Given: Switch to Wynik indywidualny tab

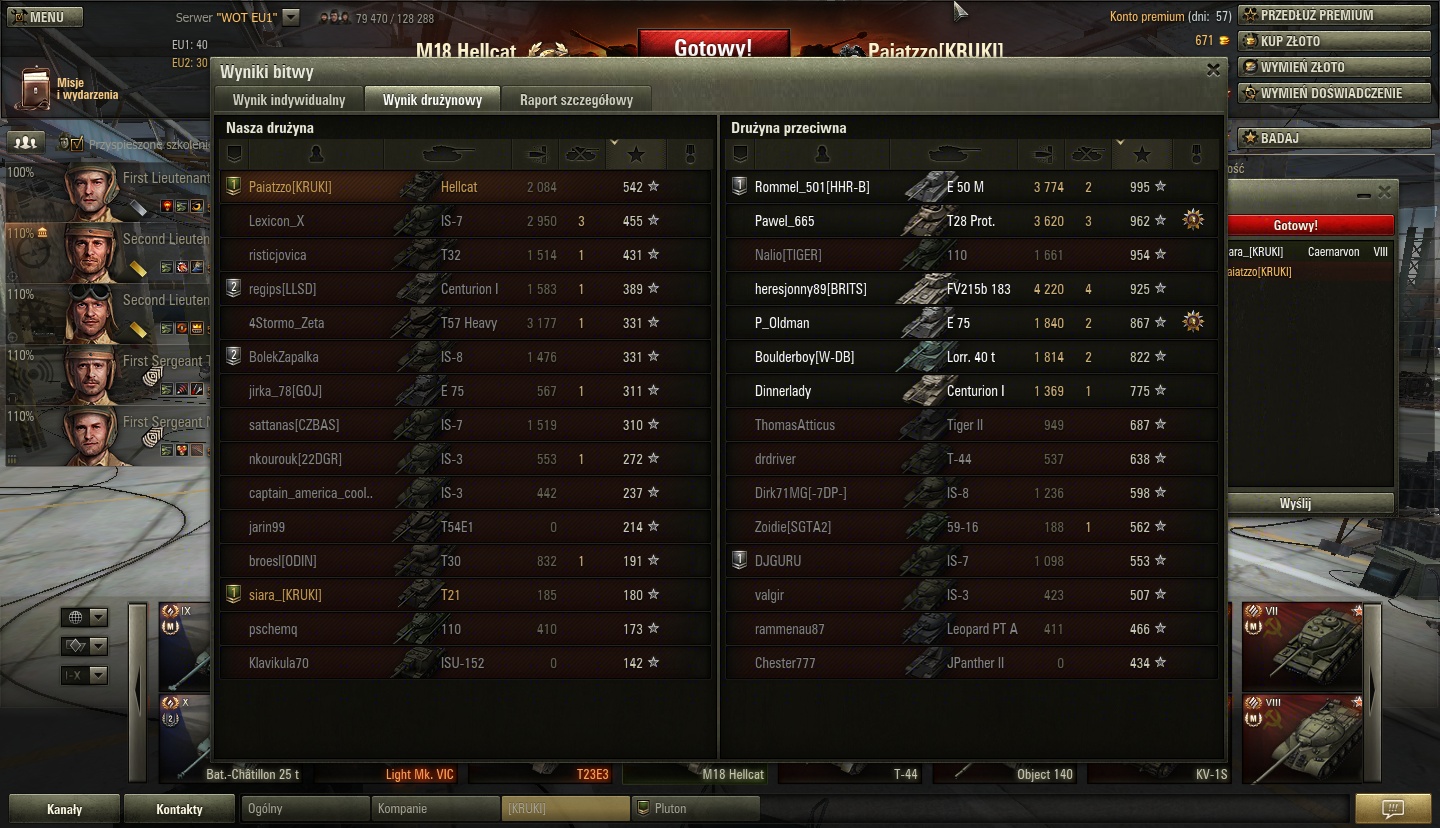Looking at the screenshot, I should click(289, 100).
